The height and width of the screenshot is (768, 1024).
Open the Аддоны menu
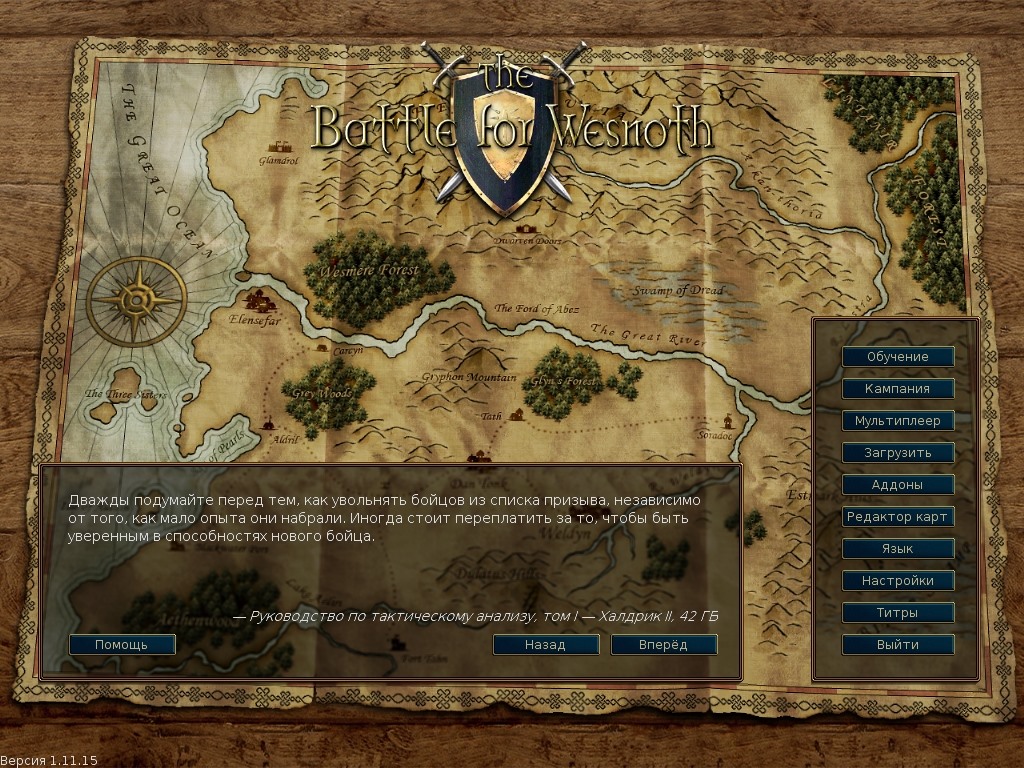click(x=897, y=485)
